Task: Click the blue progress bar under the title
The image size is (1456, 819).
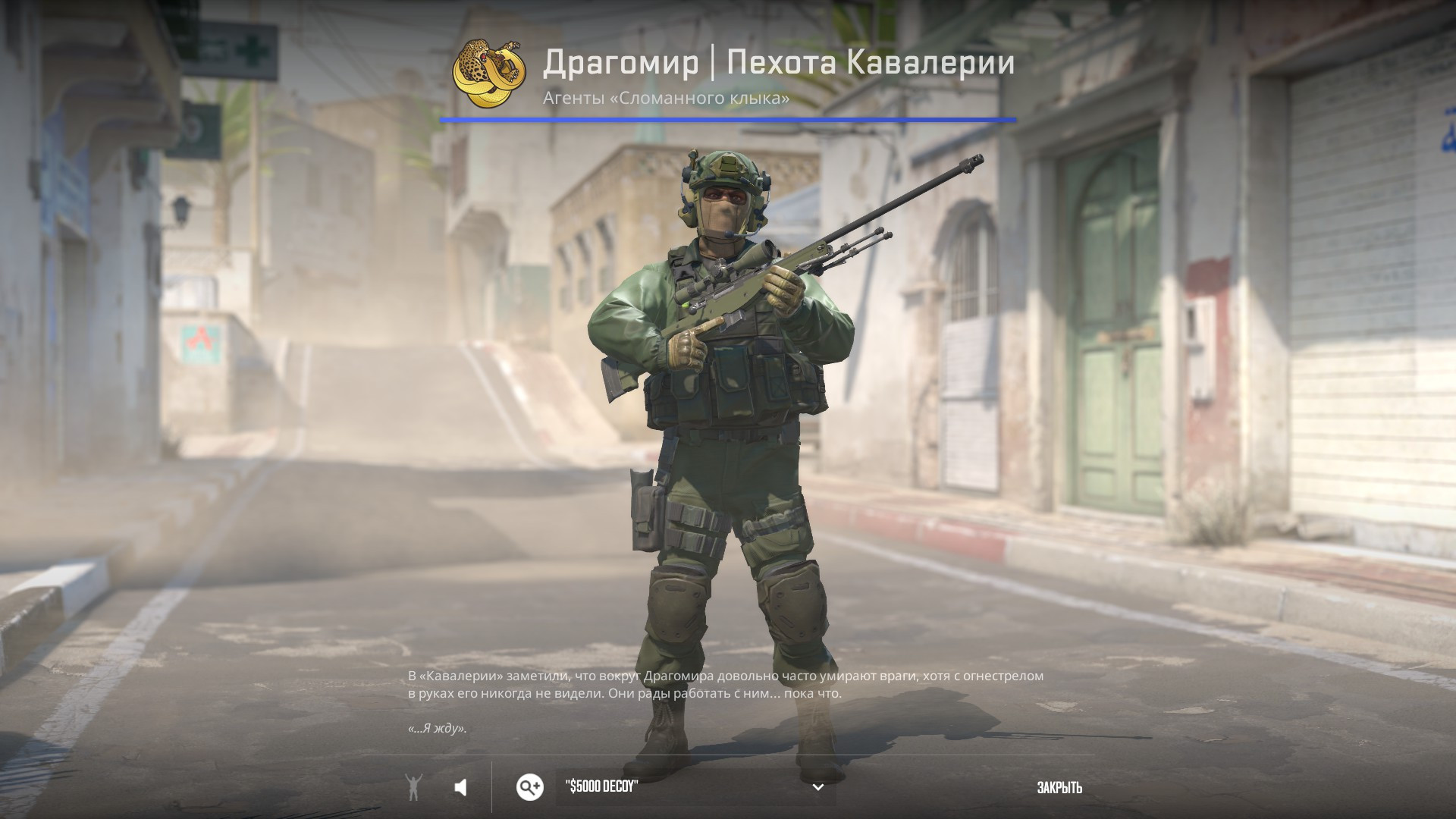Action: coord(728,118)
